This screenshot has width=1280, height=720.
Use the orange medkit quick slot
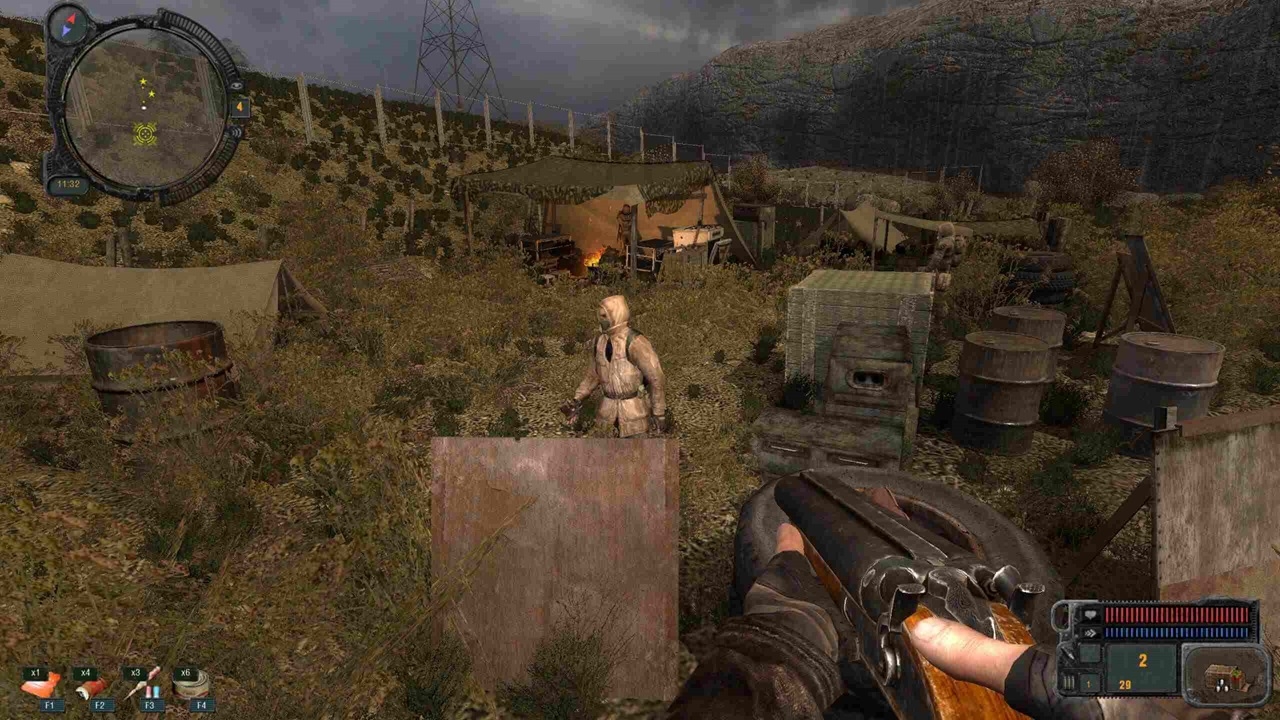[x=41, y=686]
